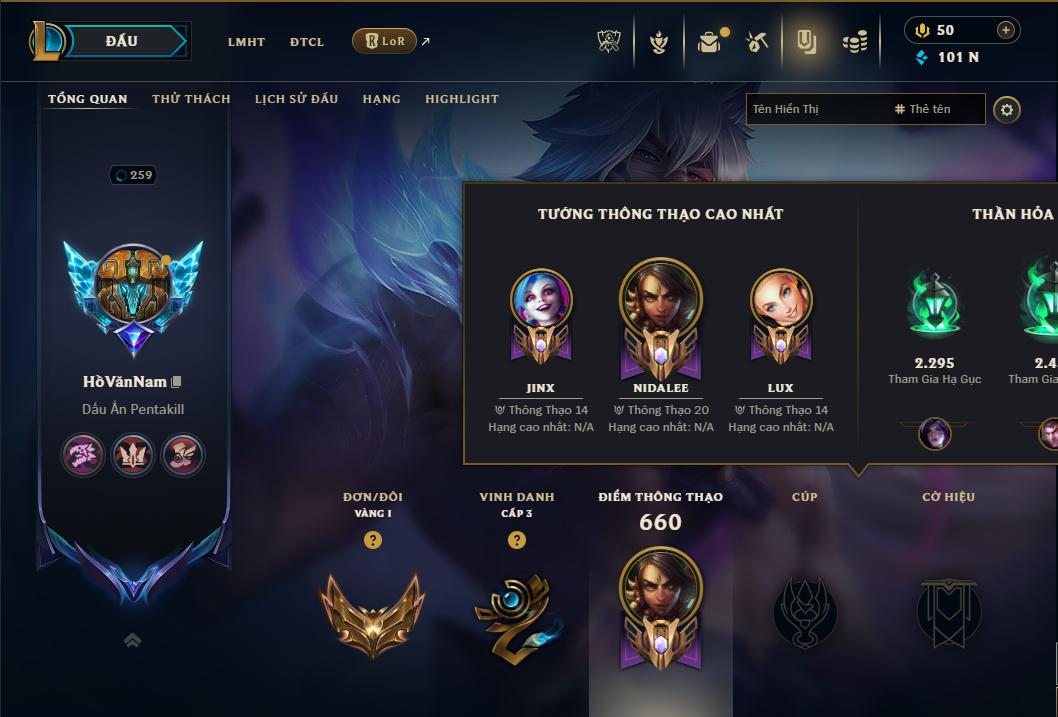Viewport: 1058px width, 717px height.
Task: Switch to the Lịch Sử Đấu tab
Action: pyautogui.click(x=296, y=99)
